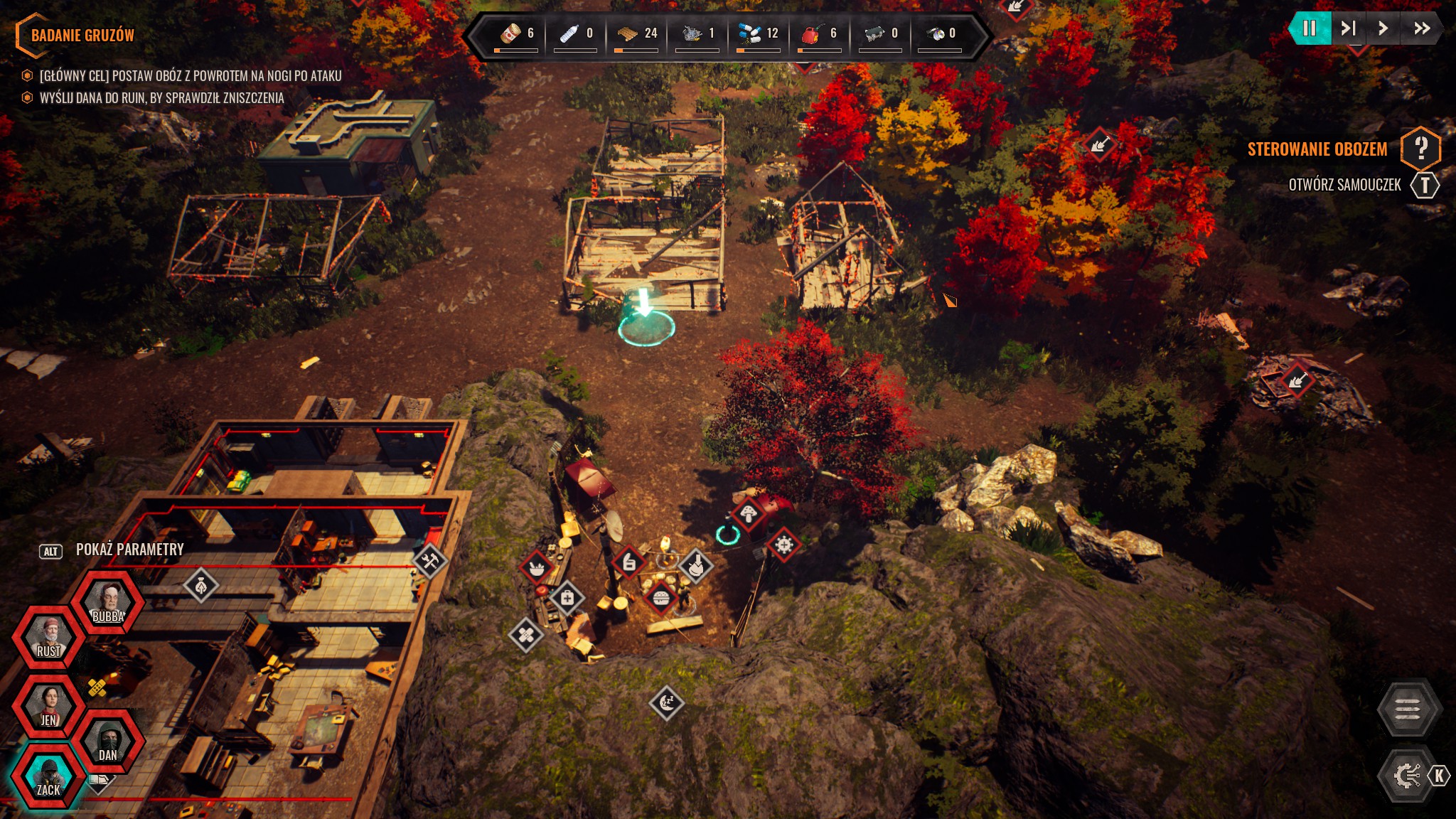
Task: Choose Jen's portrait
Action: (x=48, y=707)
